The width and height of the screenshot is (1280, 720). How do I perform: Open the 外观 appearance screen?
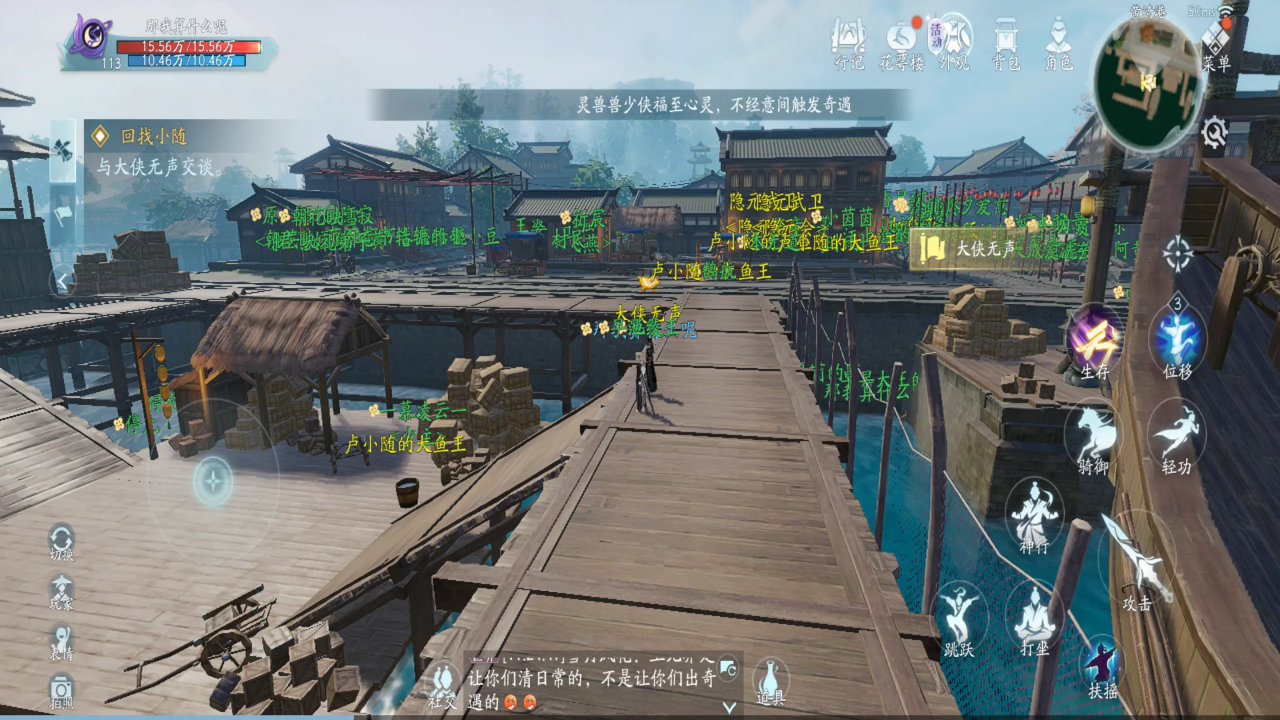[x=953, y=43]
